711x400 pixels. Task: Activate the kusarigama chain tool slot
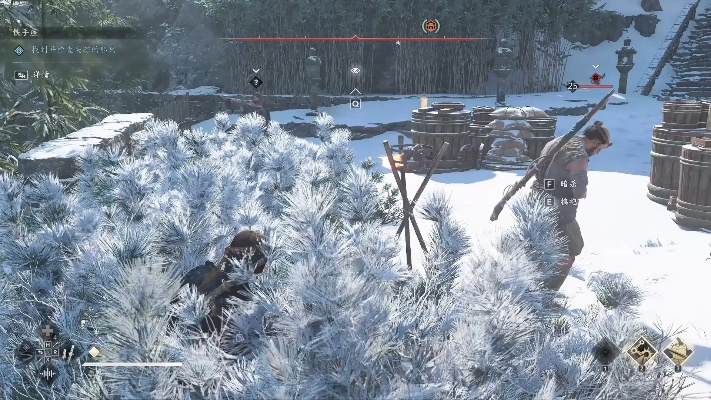click(642, 350)
